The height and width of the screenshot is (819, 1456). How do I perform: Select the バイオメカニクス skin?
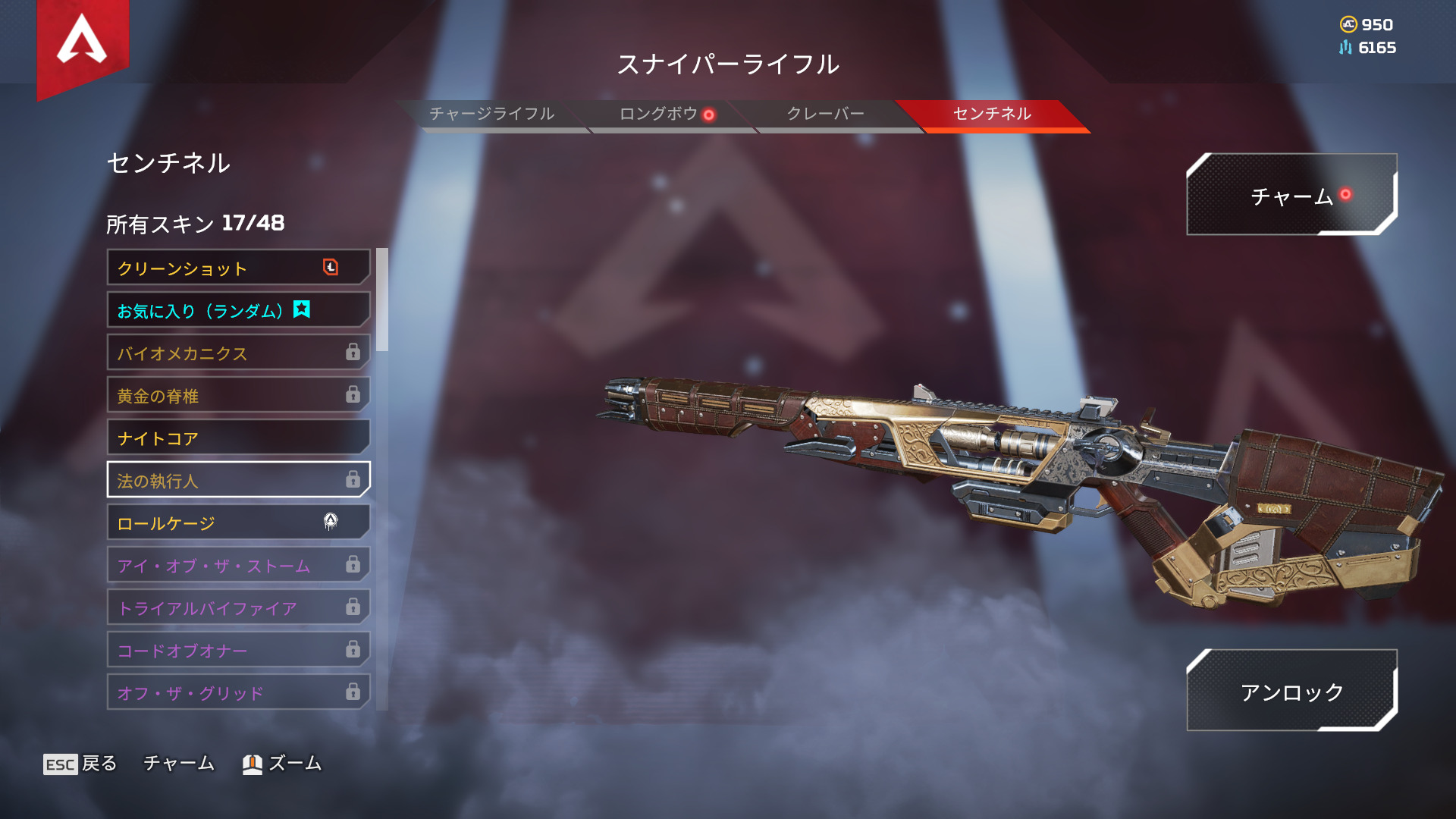tap(238, 353)
